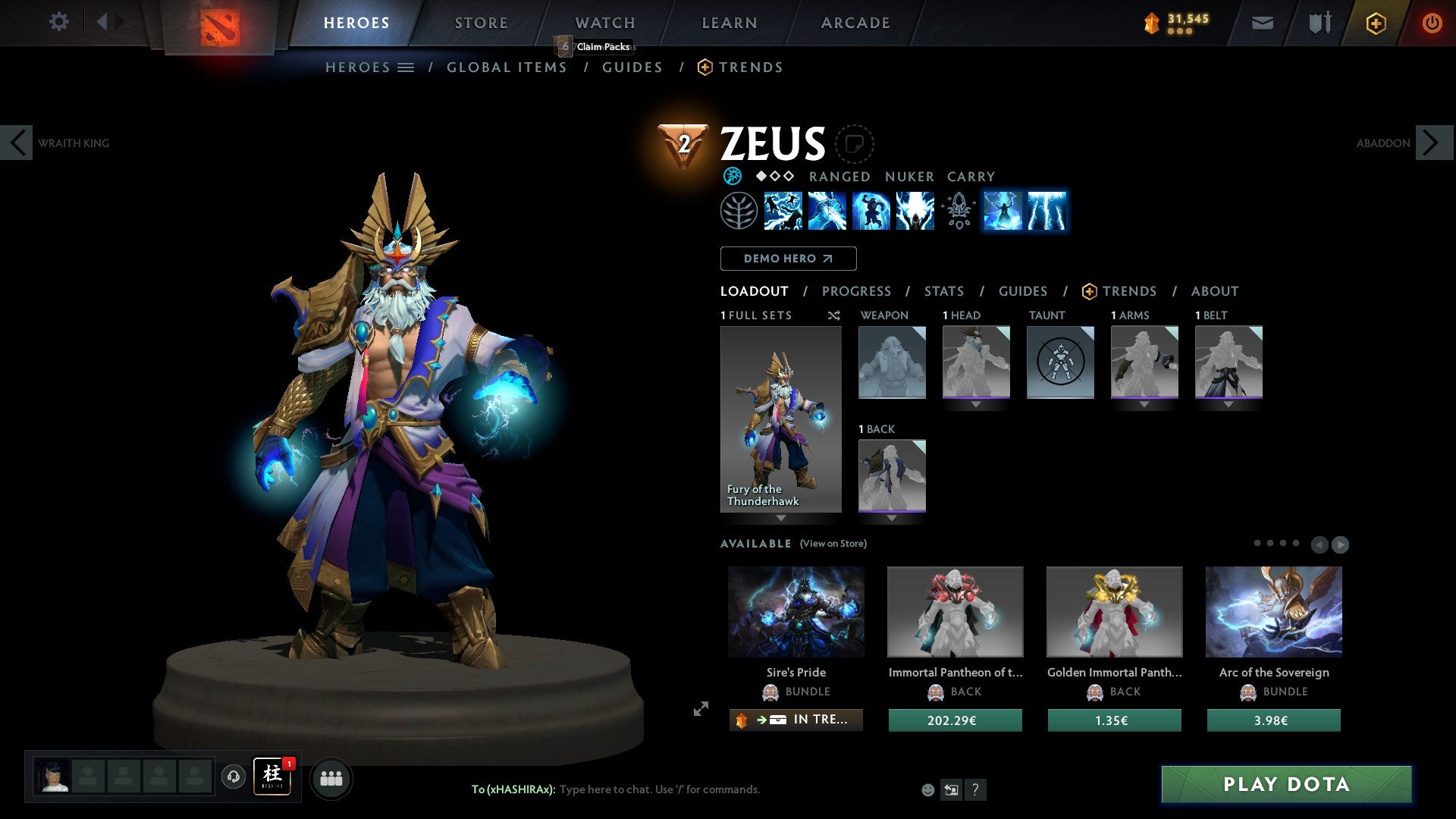
Task: Click the red power button icon
Action: [1432, 23]
